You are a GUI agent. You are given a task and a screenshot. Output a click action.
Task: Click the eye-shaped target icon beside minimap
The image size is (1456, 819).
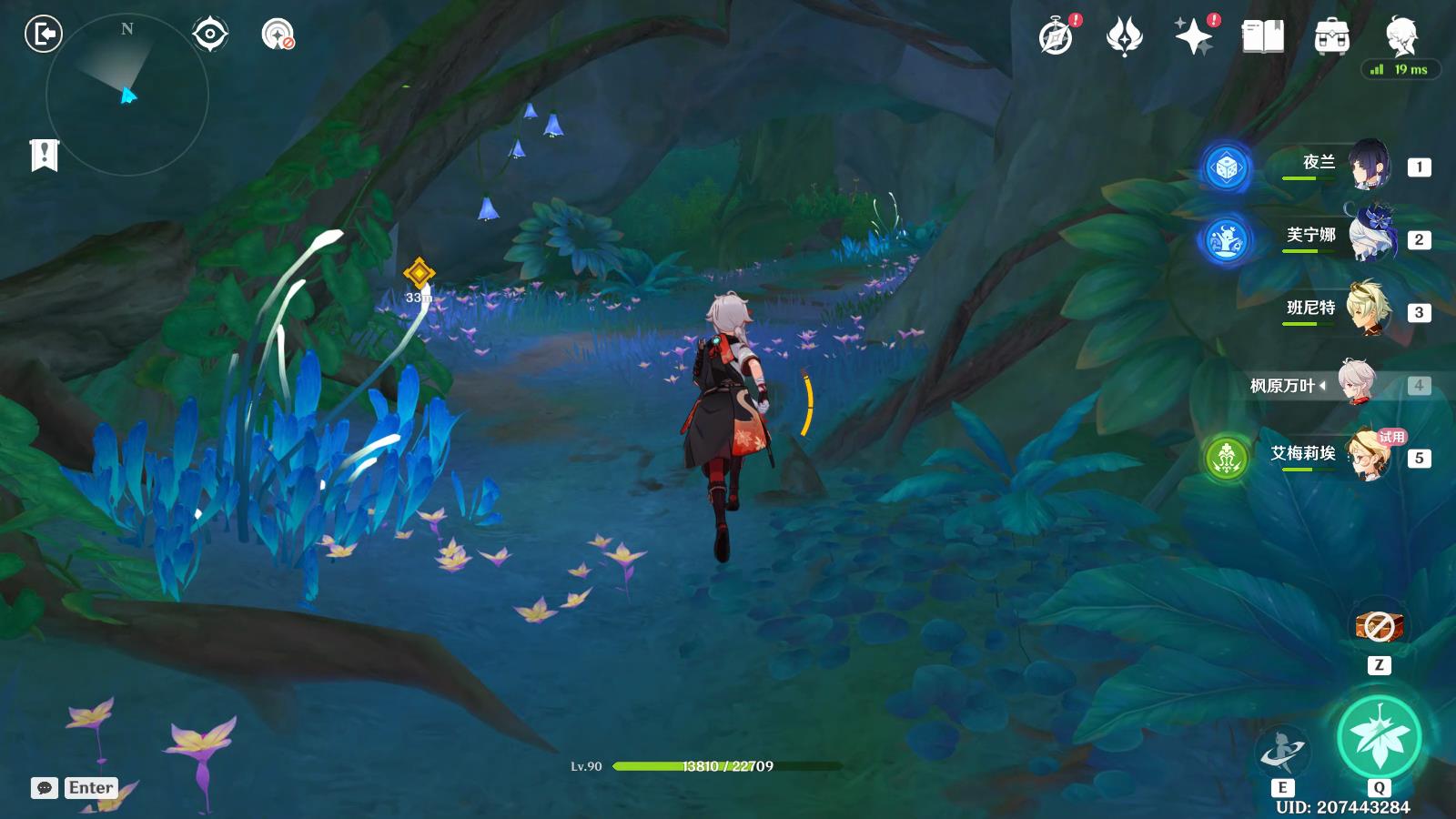pos(210,35)
